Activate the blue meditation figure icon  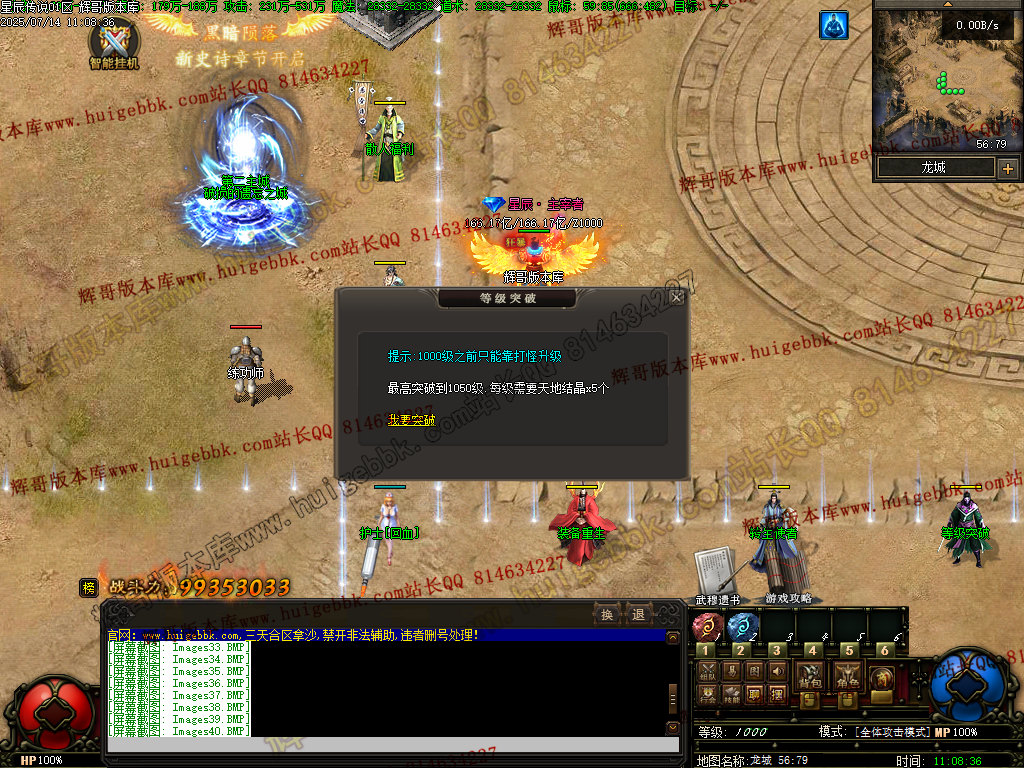(x=833, y=26)
